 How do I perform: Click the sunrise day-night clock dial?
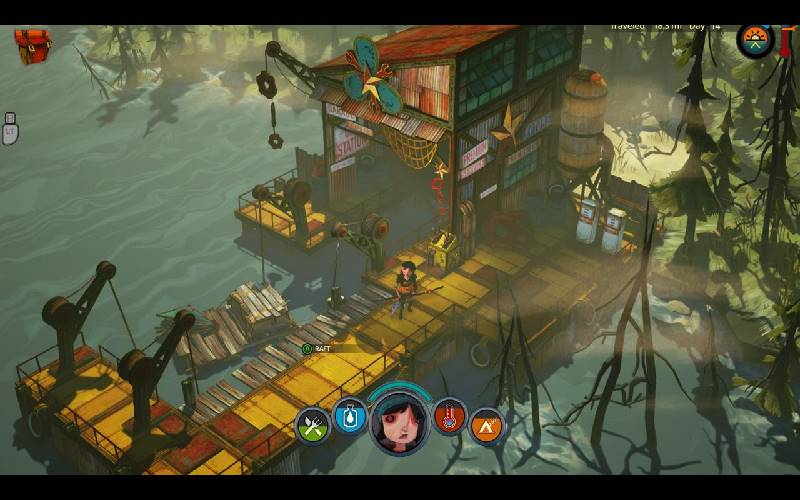coord(755,41)
